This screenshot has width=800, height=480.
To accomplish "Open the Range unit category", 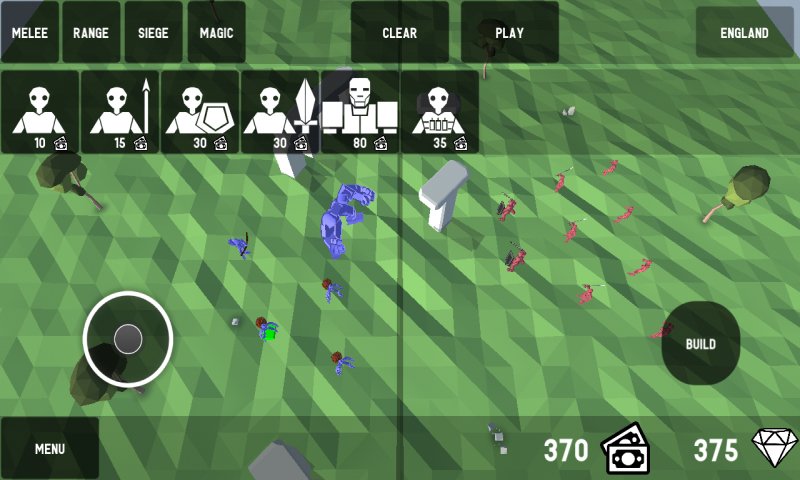I will coord(91,32).
